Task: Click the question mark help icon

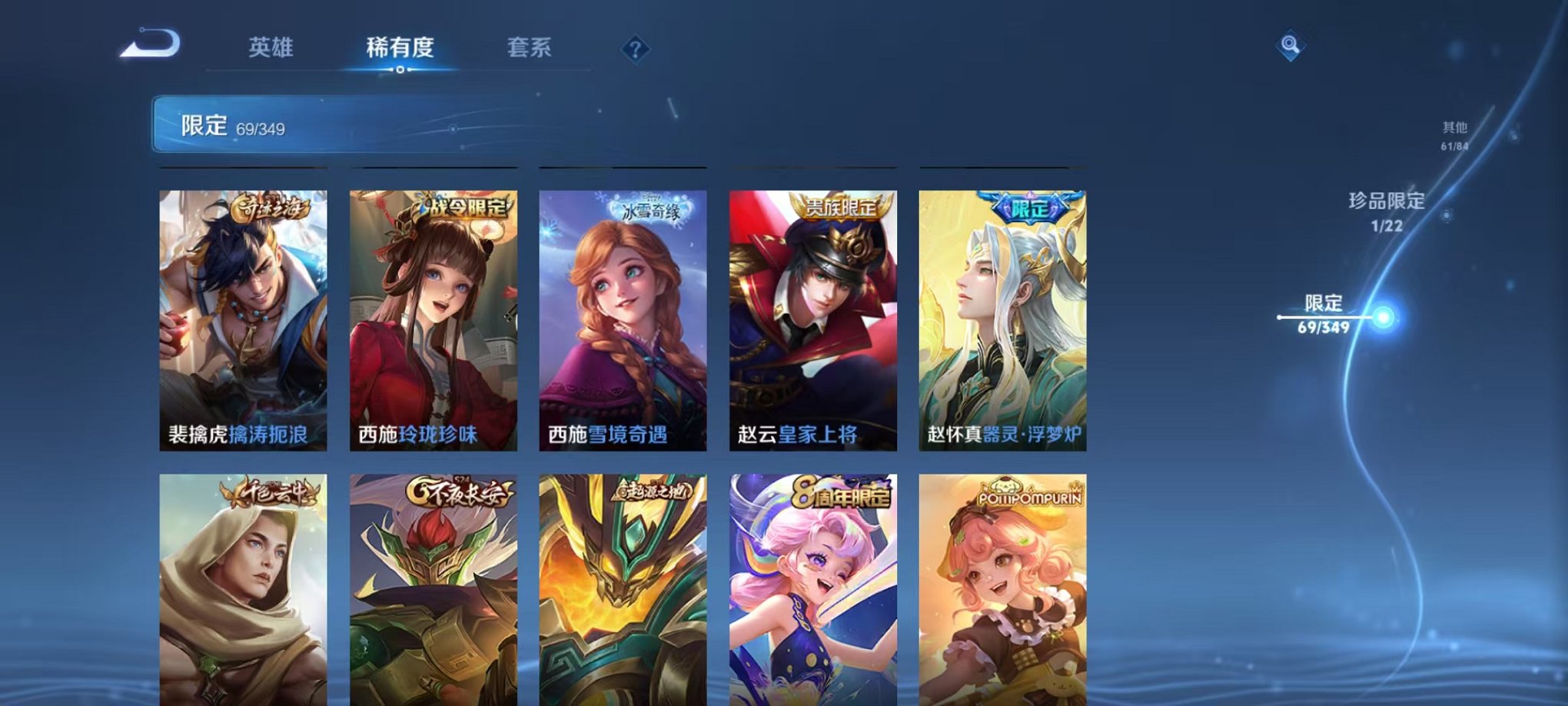Action: [x=632, y=50]
